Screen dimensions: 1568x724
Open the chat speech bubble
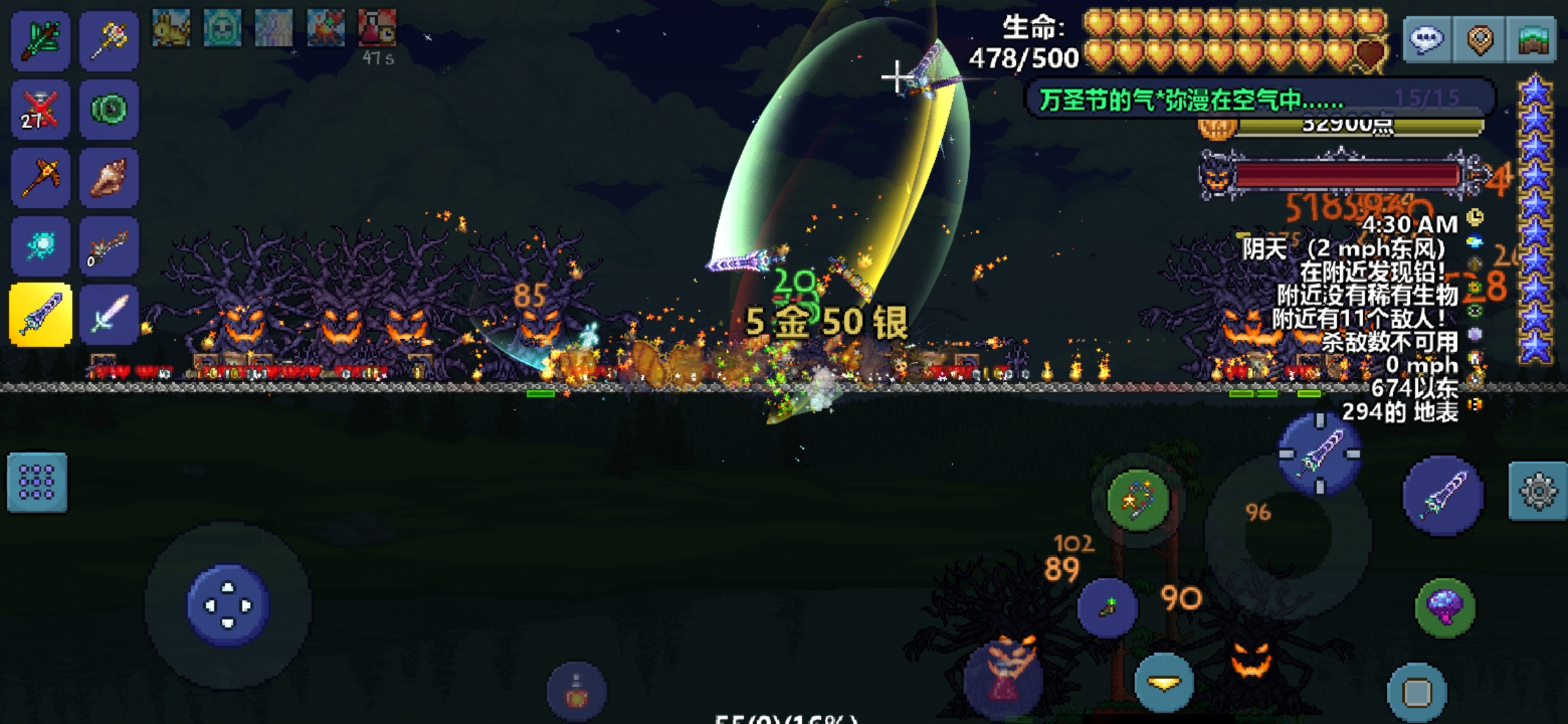[1427, 39]
